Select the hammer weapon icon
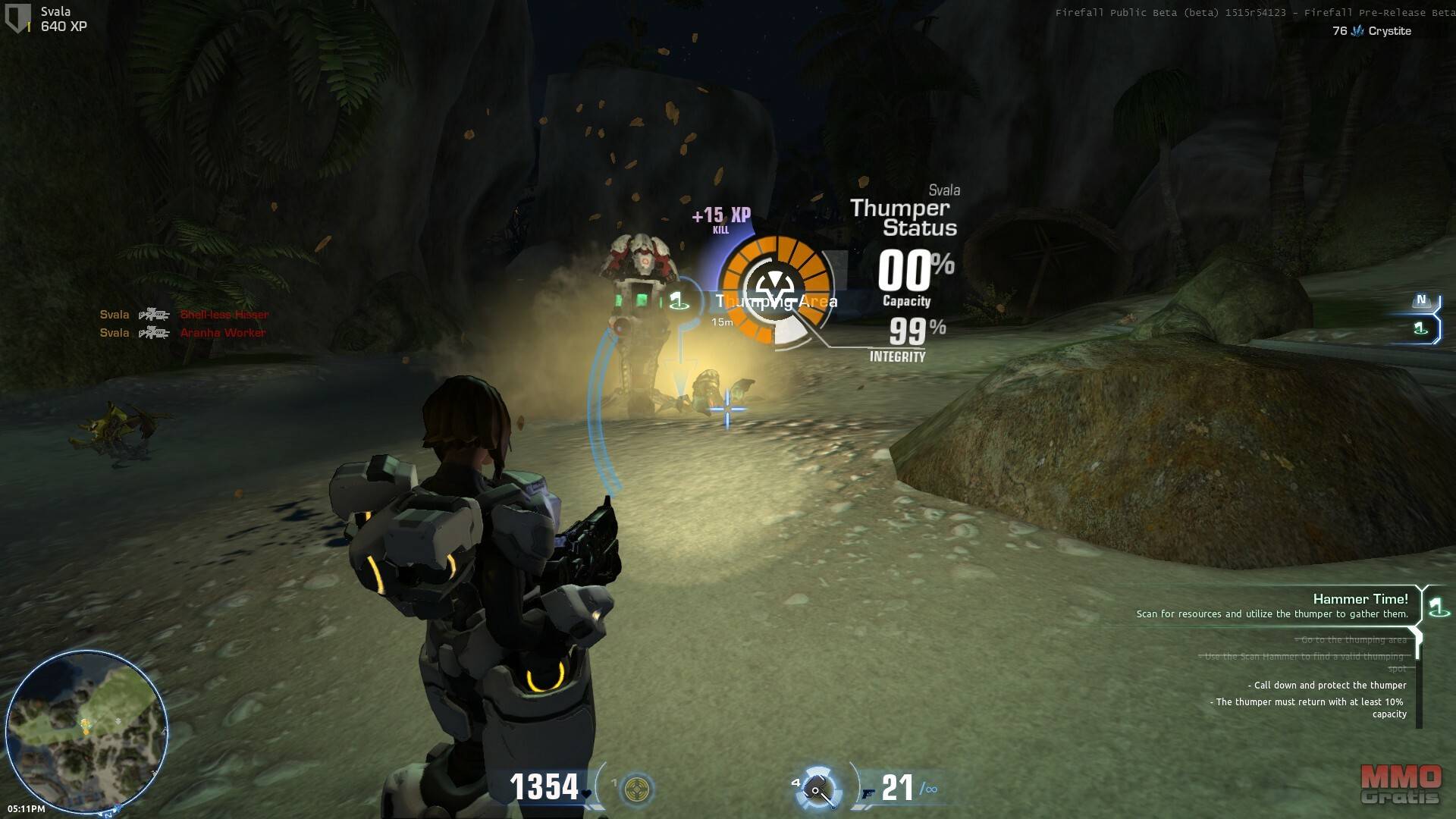Viewport: 1456px width, 819px height. 817,789
